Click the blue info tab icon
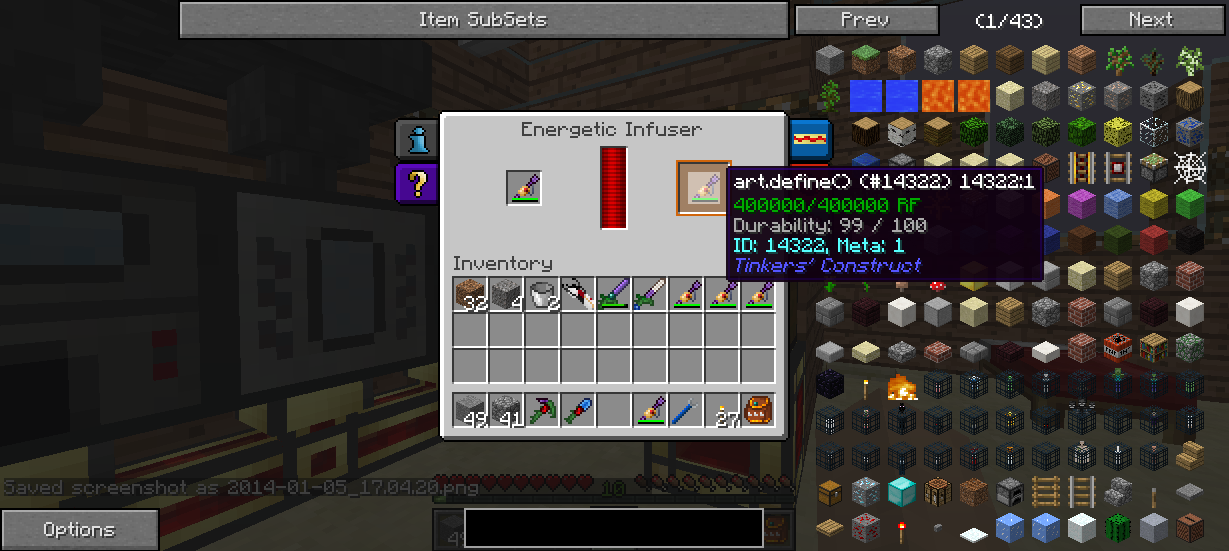The width and height of the screenshot is (1229, 551). [417, 140]
